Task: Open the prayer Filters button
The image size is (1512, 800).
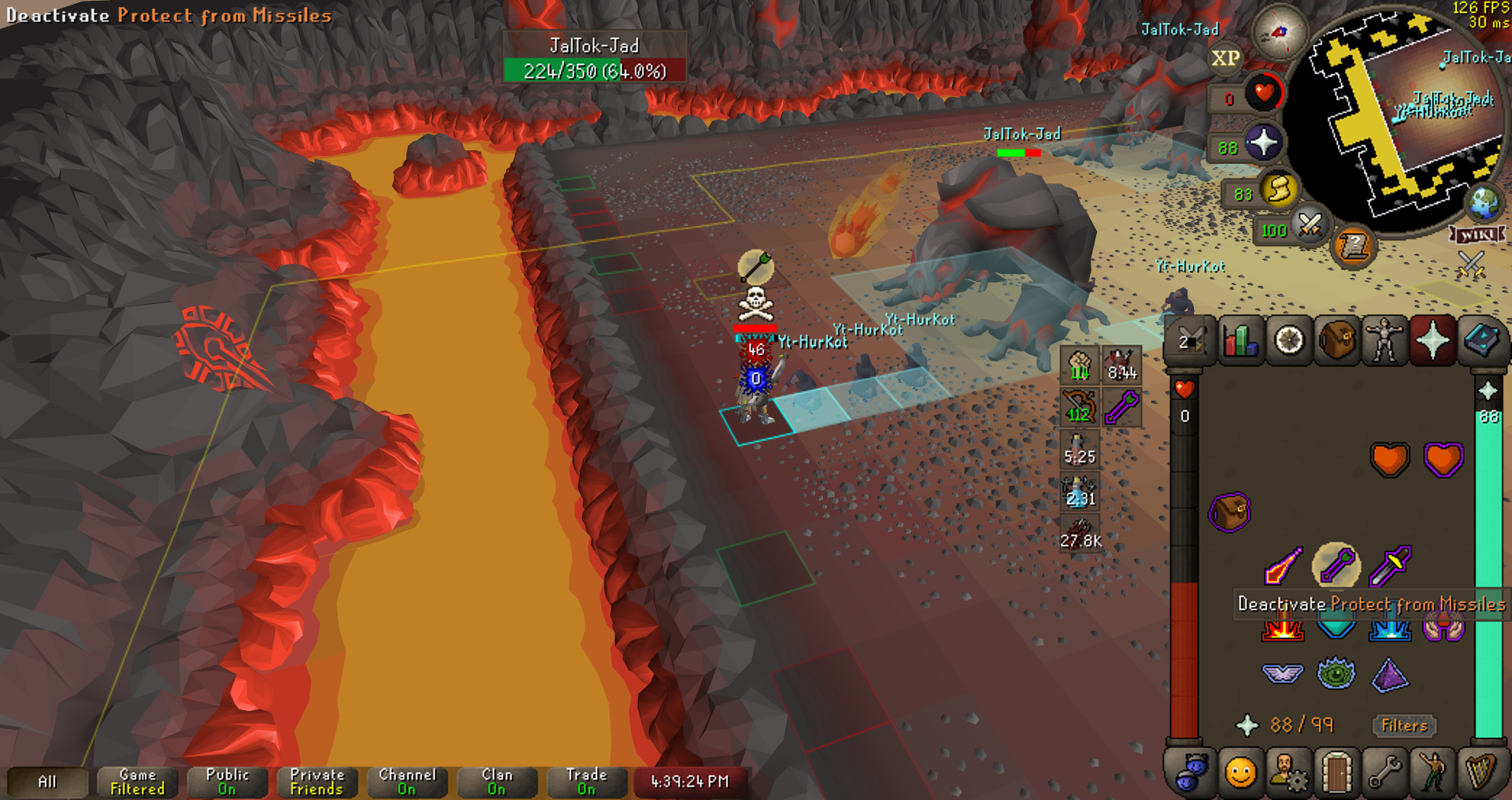Action: pos(1404,725)
